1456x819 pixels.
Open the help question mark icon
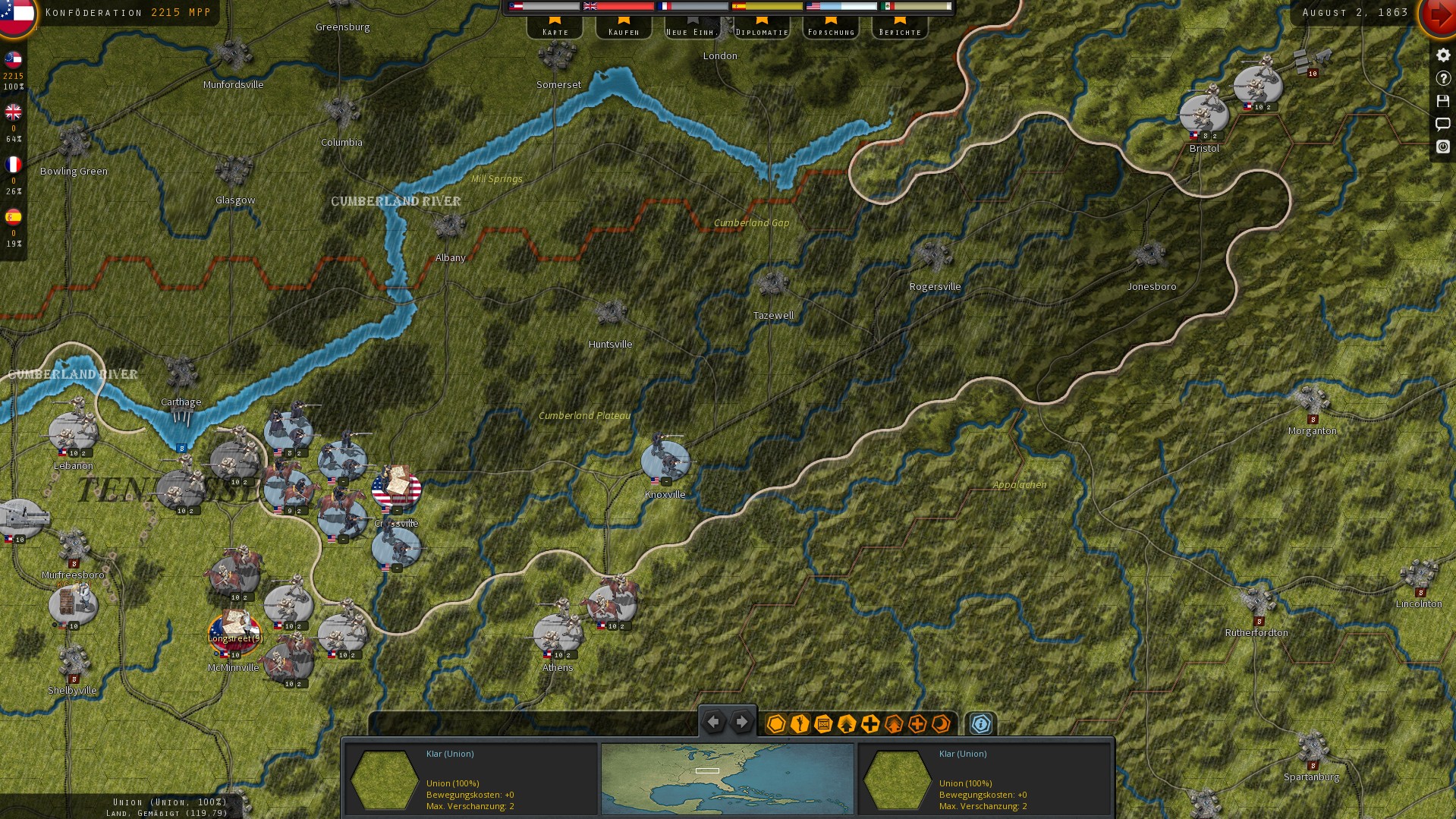1442,77
